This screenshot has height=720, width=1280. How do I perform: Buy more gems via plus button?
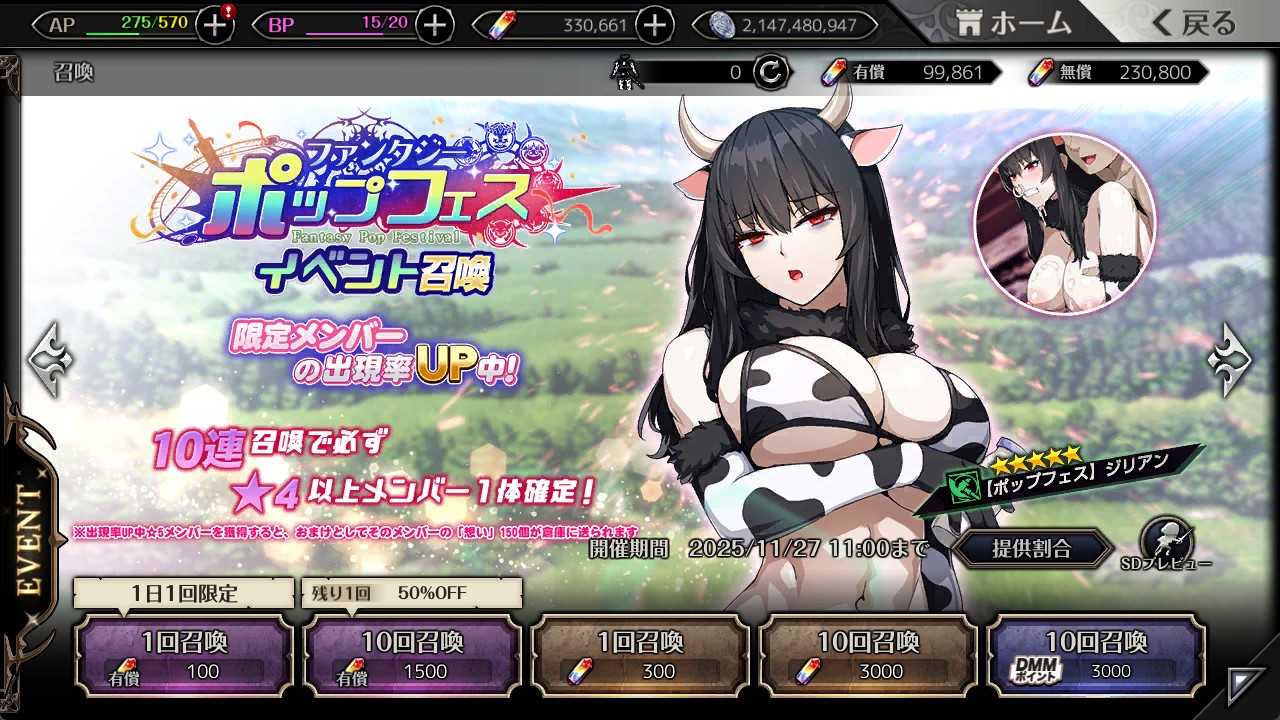pos(654,25)
